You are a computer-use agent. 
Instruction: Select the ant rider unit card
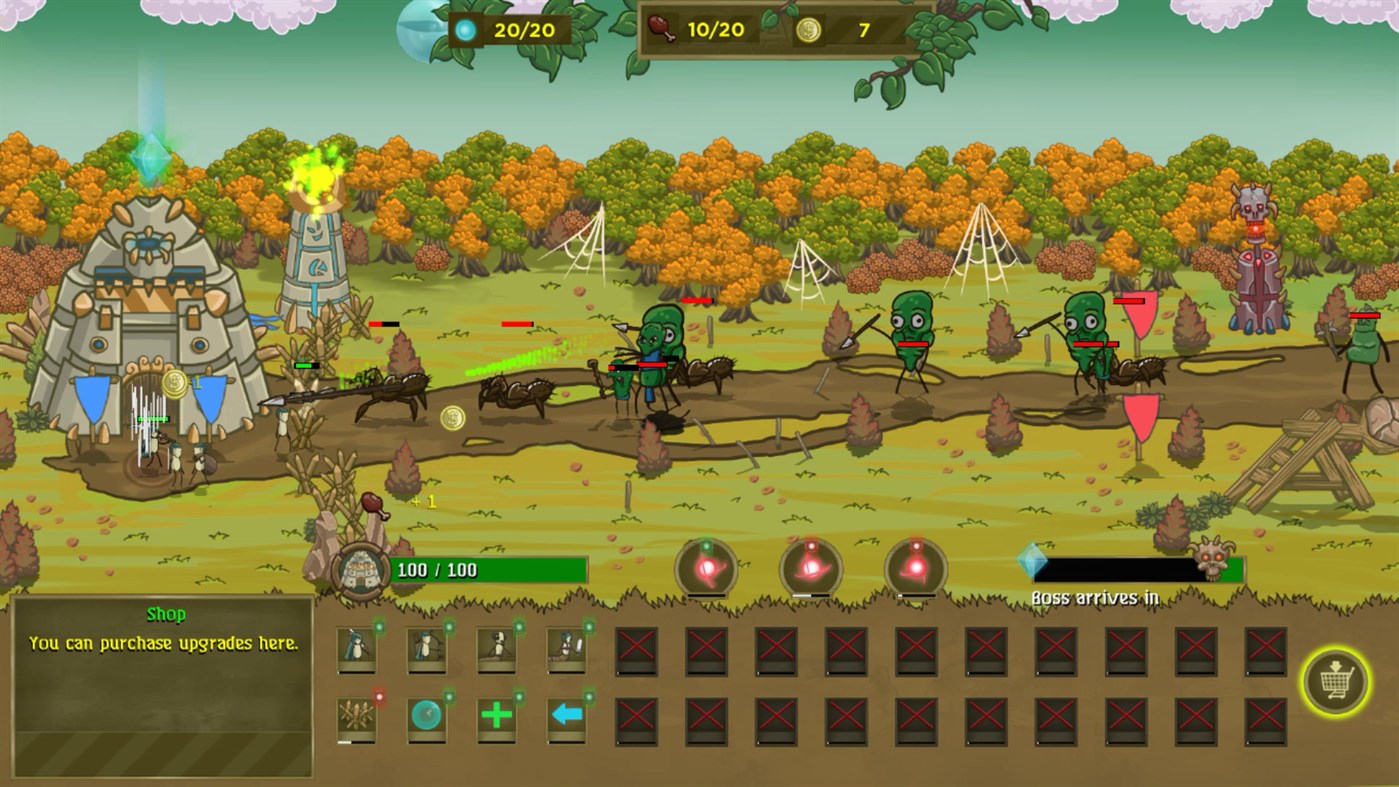pos(497,650)
